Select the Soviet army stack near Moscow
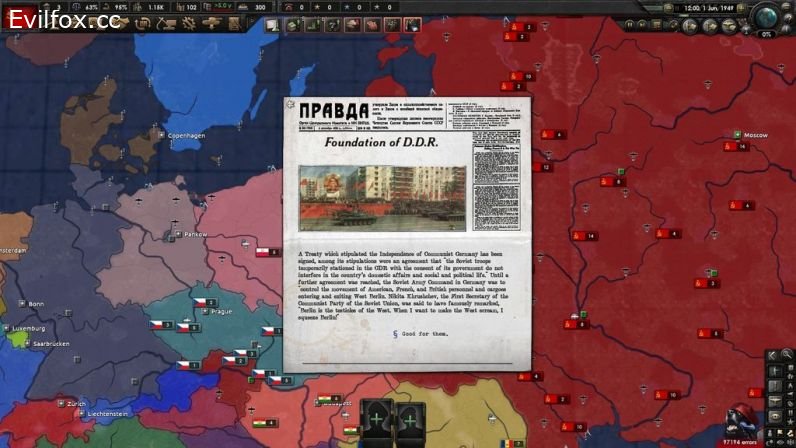This screenshot has height=448, width=796. click(x=741, y=147)
